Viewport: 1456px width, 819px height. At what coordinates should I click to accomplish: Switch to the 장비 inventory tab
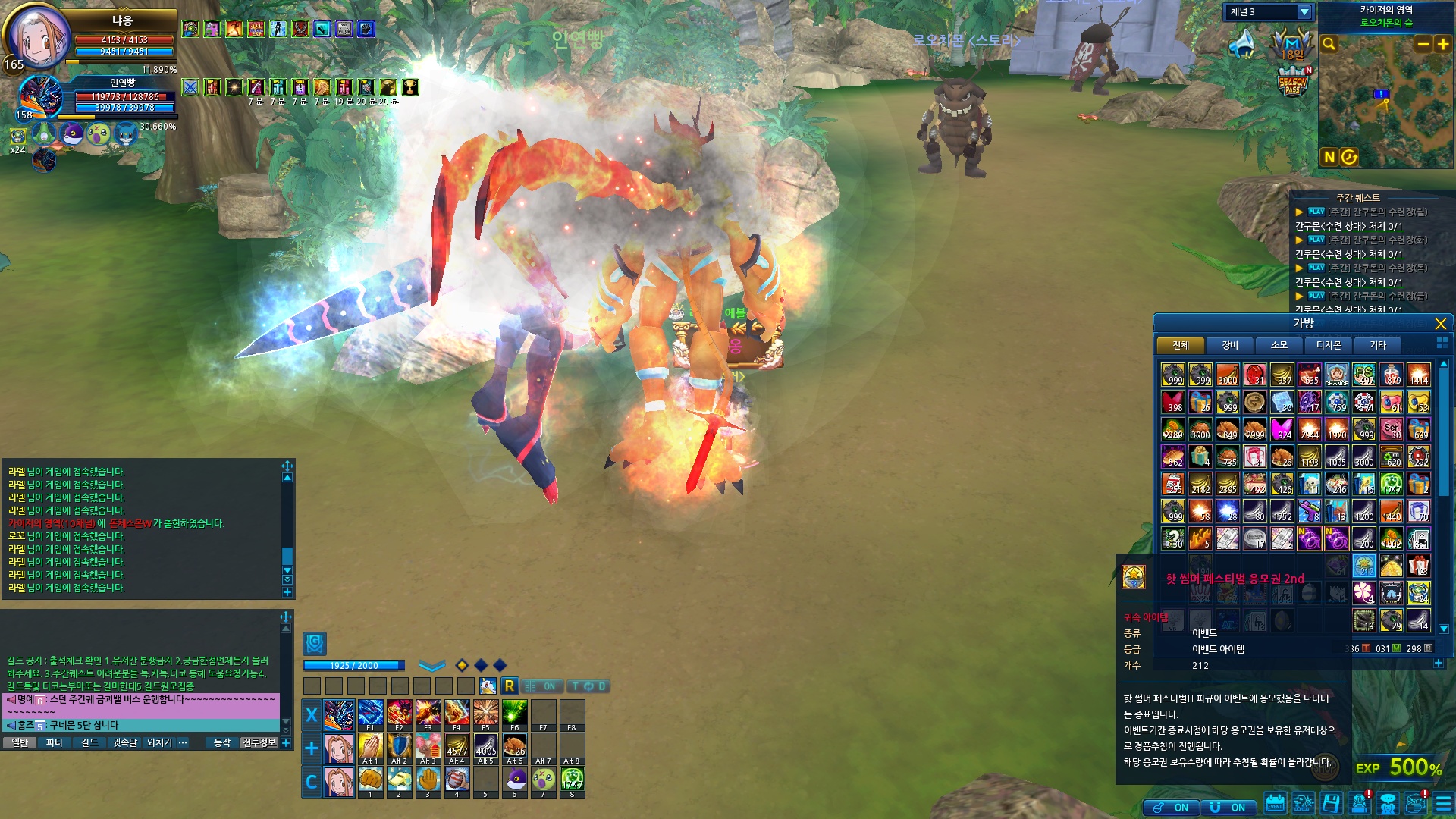pyautogui.click(x=1229, y=346)
